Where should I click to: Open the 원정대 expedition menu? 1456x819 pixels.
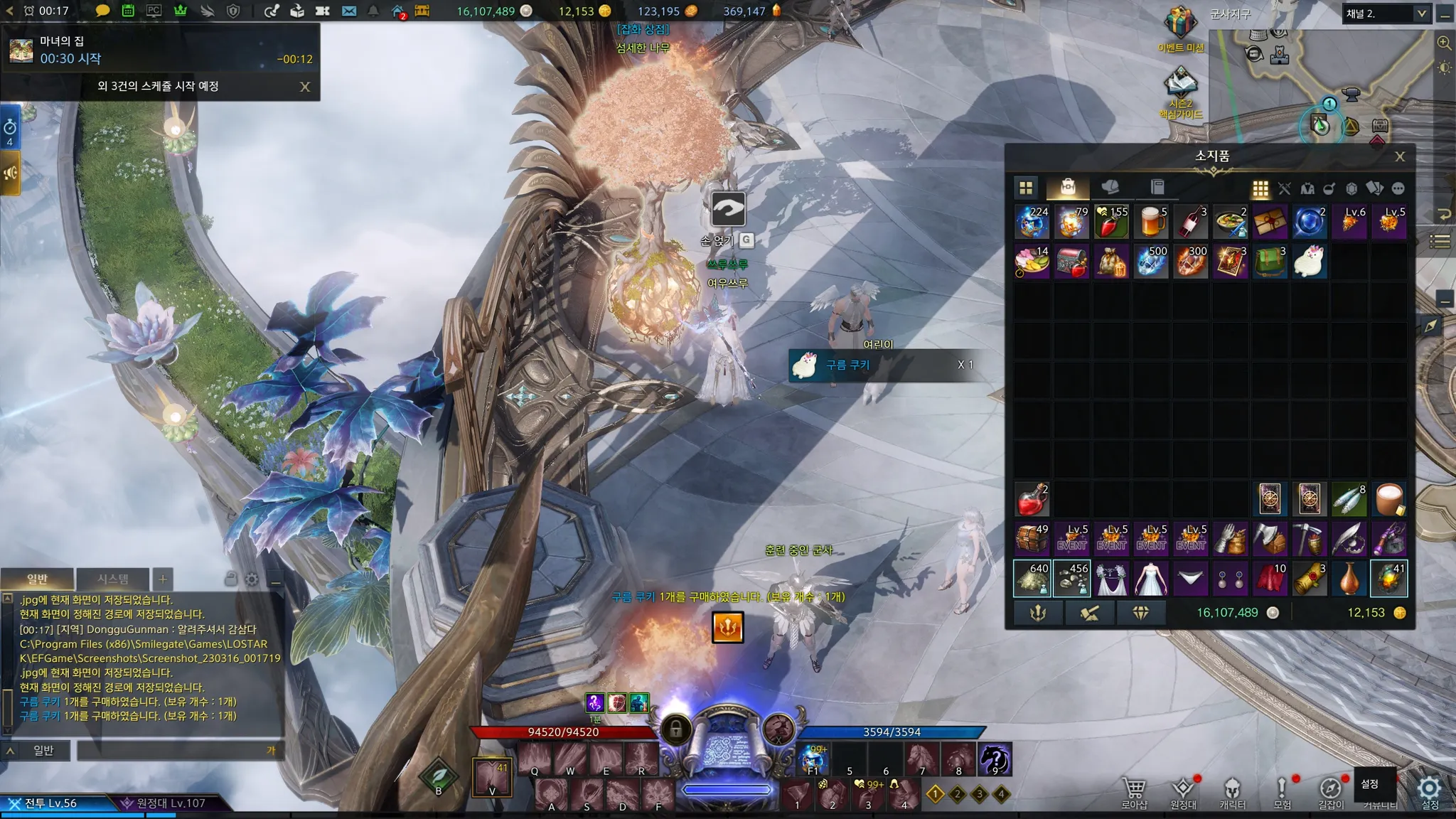(1183, 791)
